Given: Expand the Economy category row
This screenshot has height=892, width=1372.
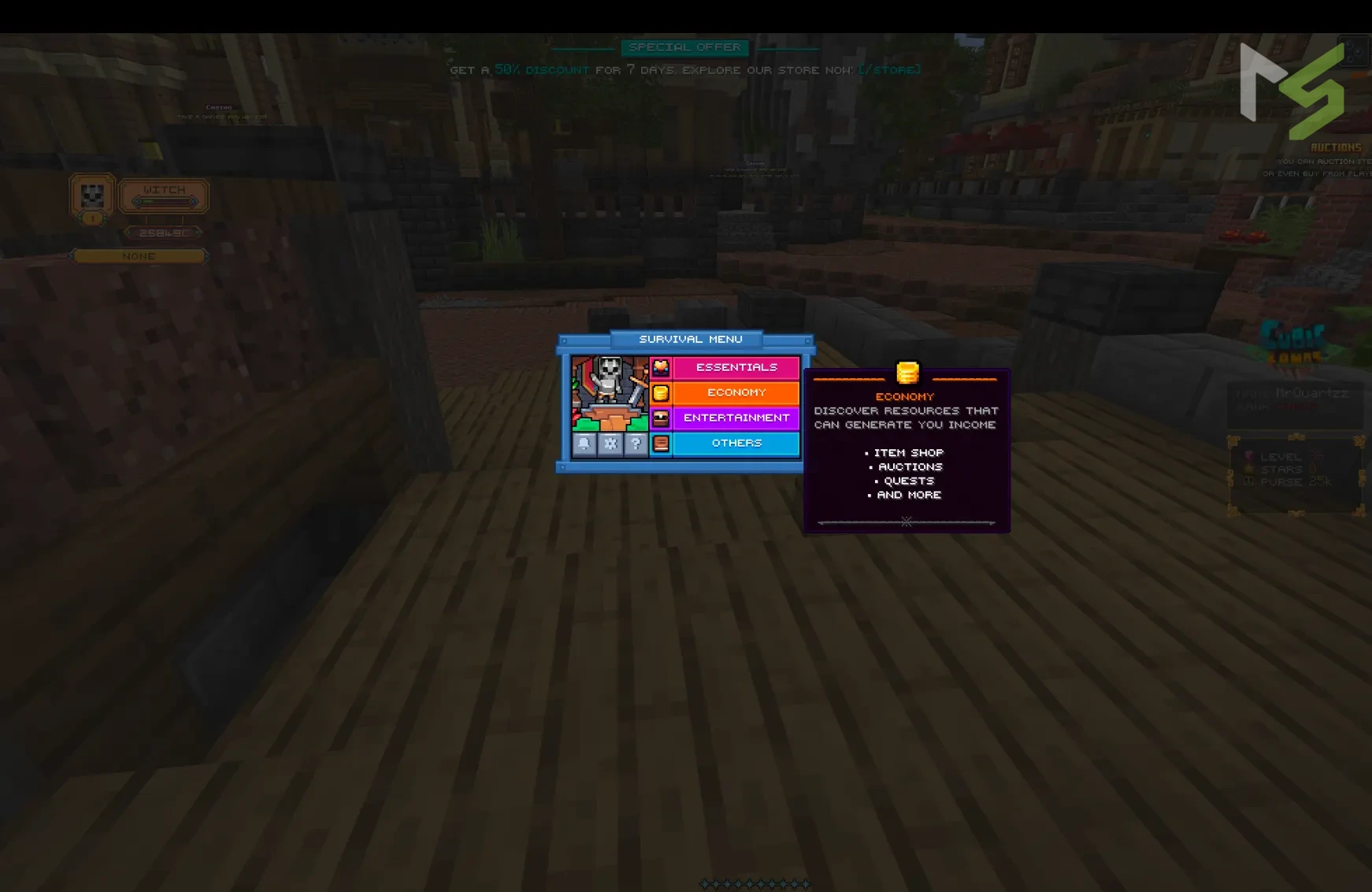Looking at the screenshot, I should click(736, 392).
